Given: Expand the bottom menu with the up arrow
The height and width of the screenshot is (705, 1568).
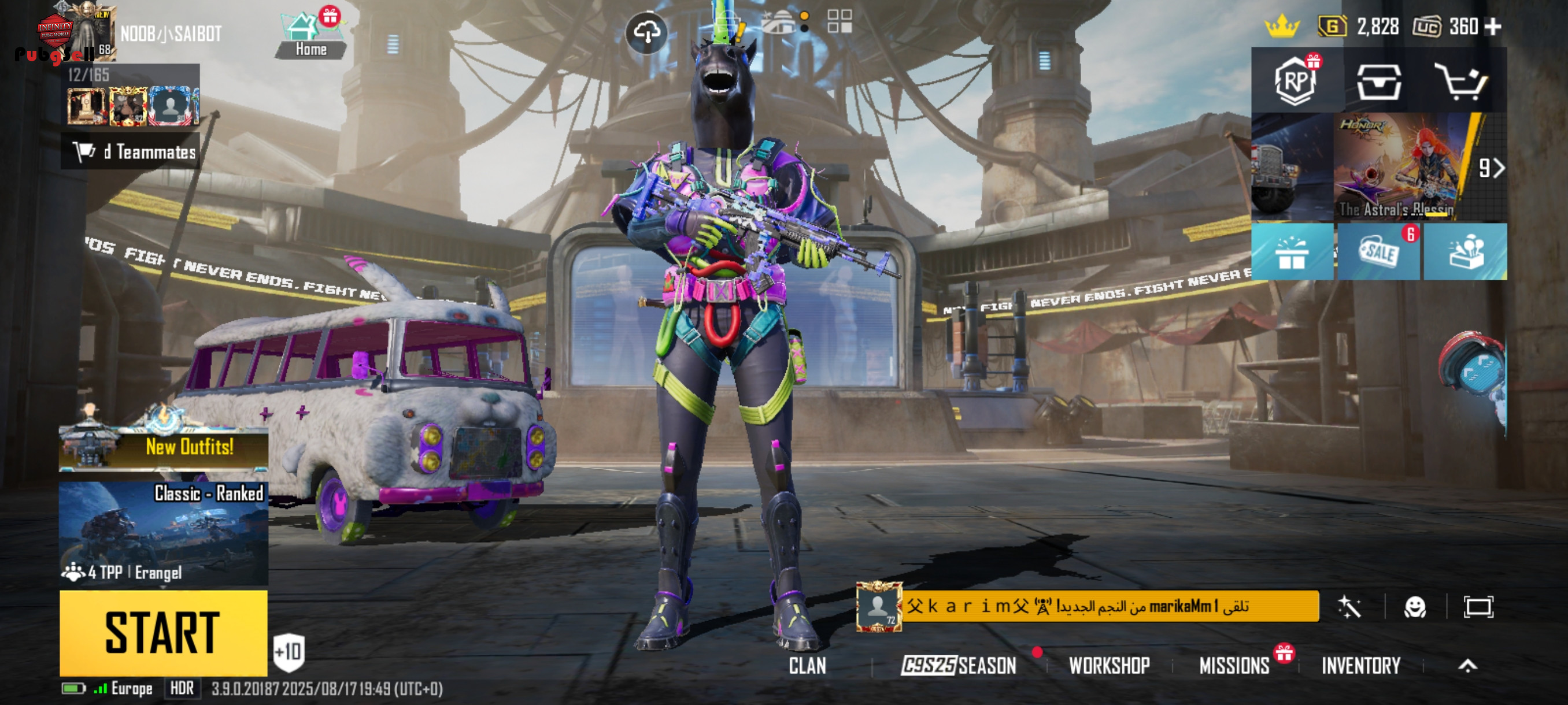Looking at the screenshot, I should [1467, 666].
